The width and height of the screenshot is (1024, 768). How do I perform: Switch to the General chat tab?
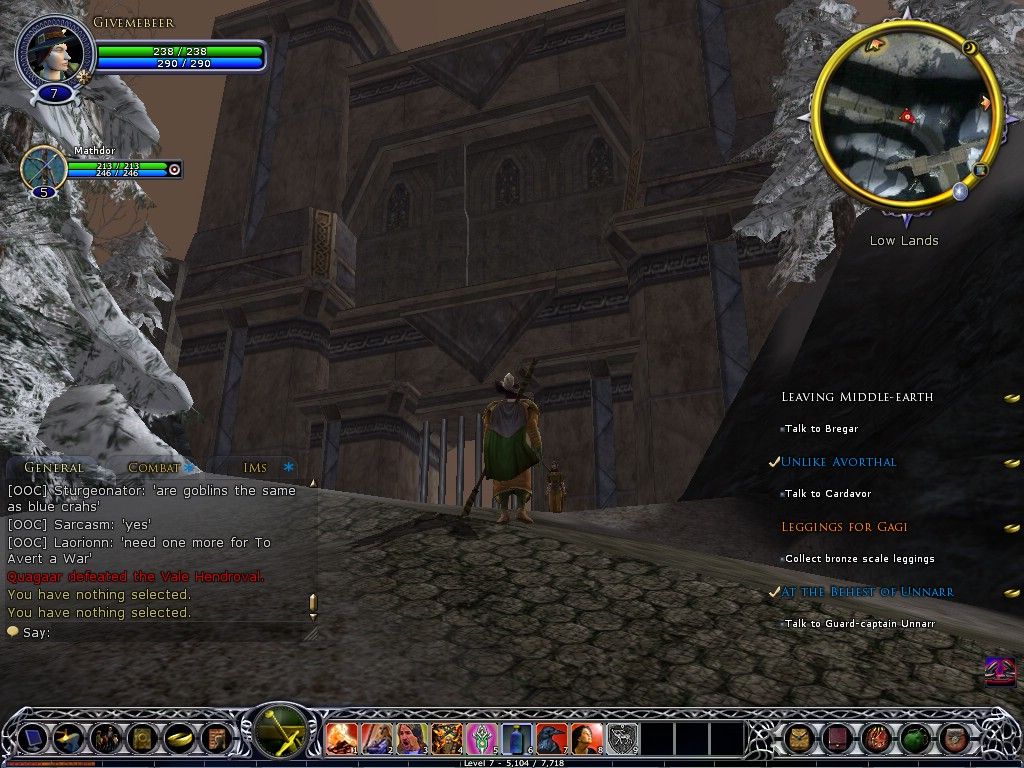tap(54, 467)
